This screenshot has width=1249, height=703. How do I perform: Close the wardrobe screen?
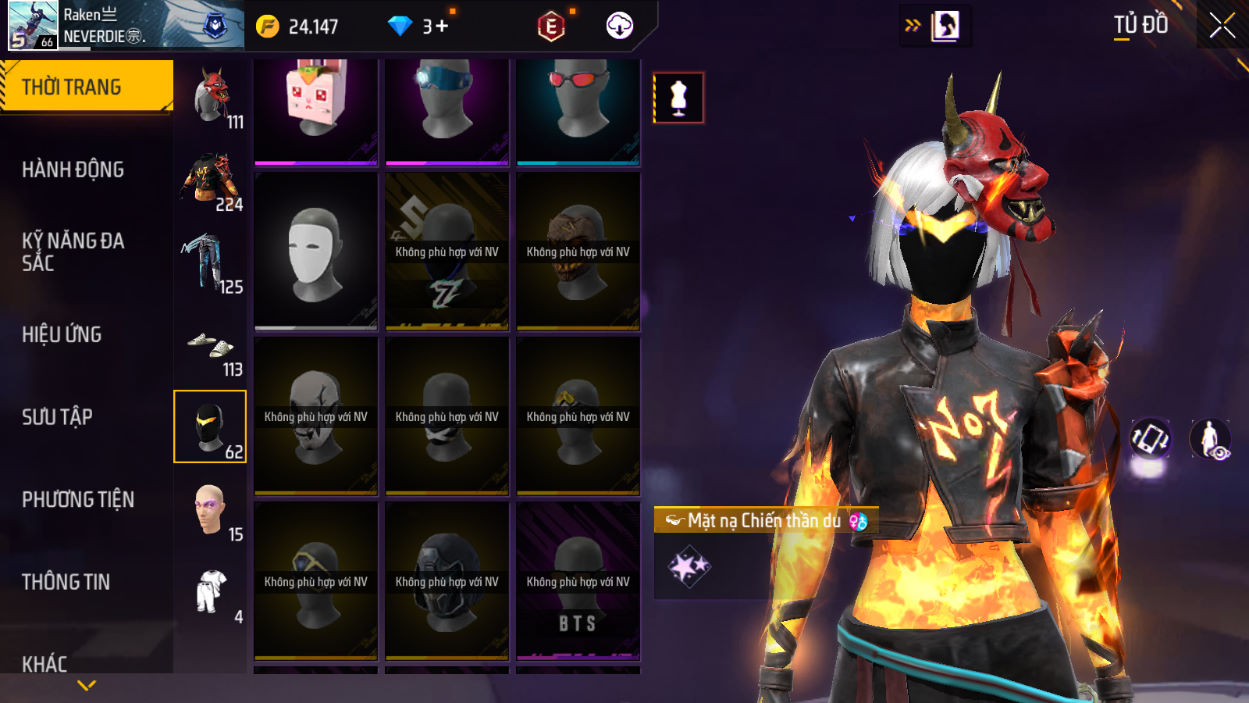point(1222,26)
